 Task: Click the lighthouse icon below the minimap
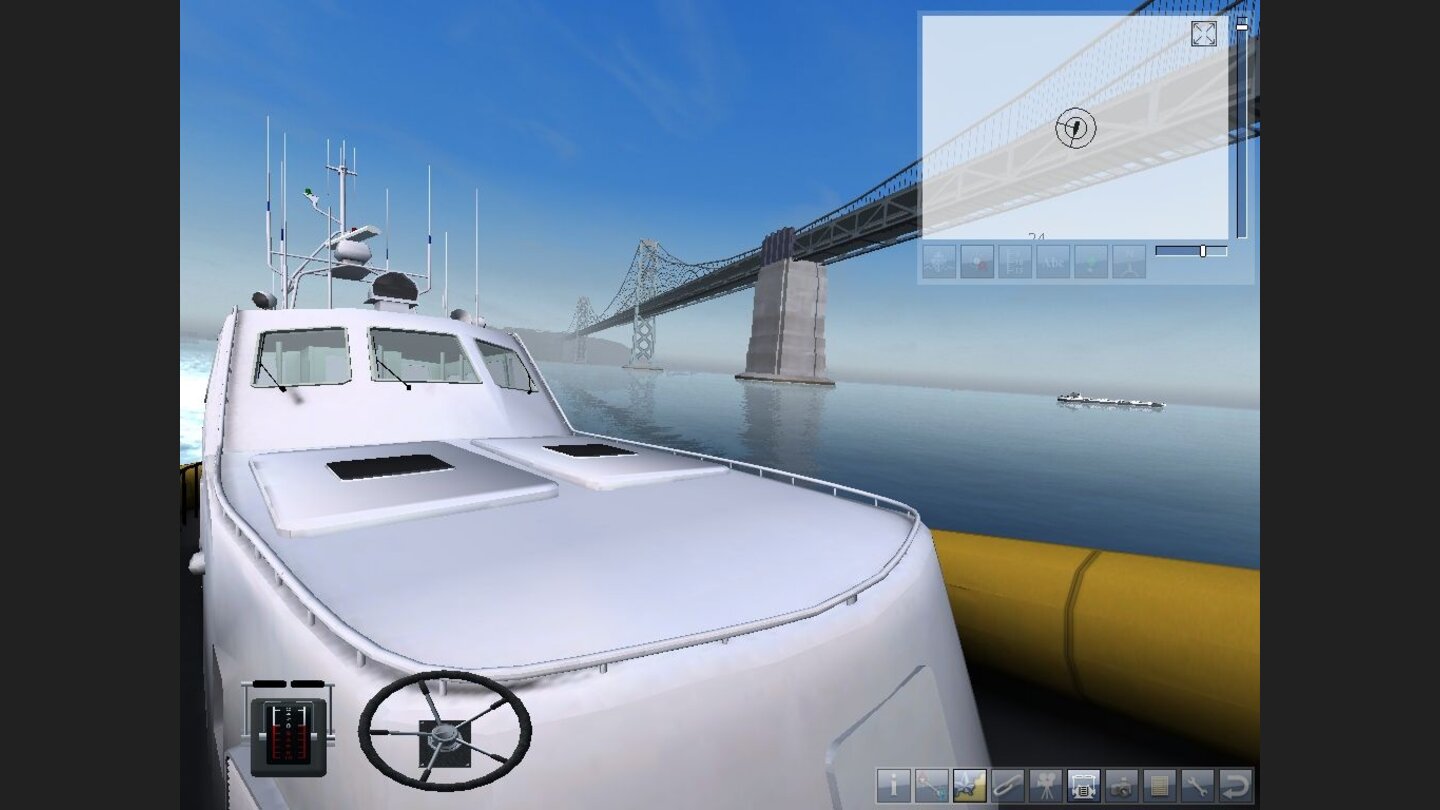(x=1127, y=262)
